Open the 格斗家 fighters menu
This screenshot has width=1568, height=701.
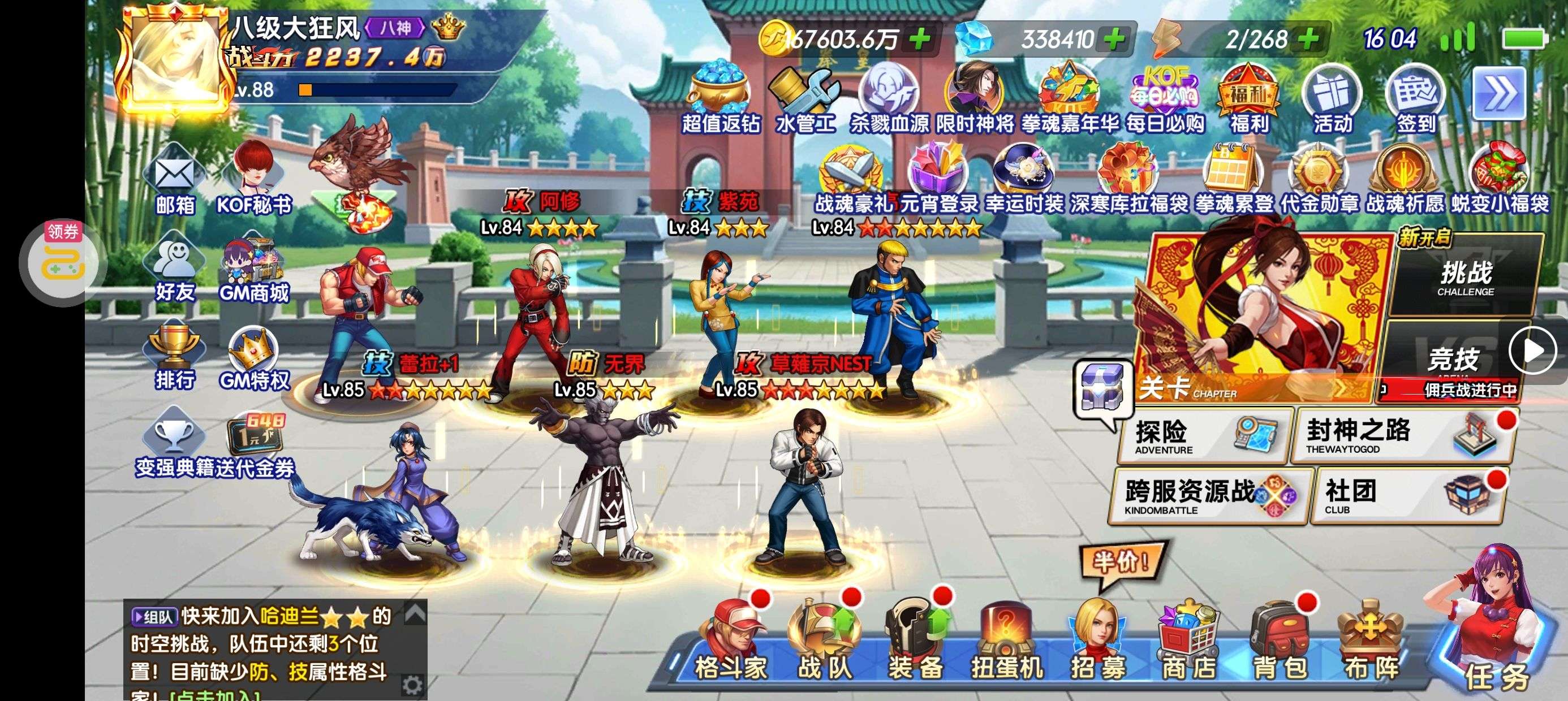(731, 646)
